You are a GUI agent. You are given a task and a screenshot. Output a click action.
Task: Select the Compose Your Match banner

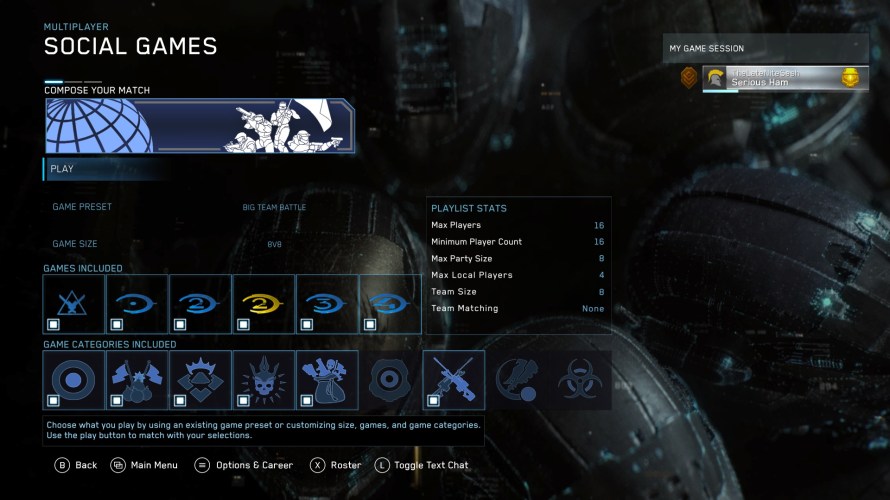(x=199, y=126)
